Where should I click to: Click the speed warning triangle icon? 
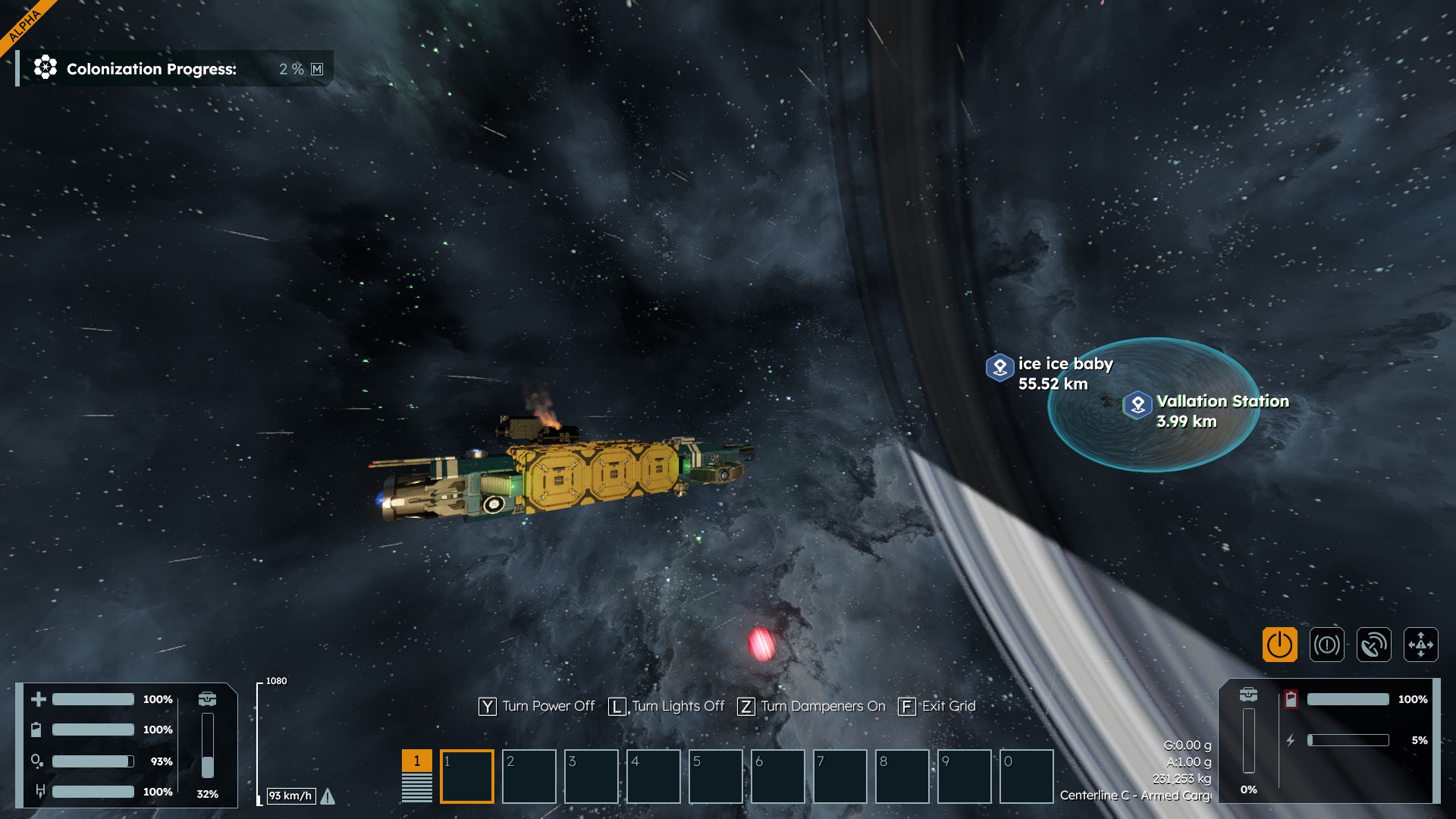coord(328,796)
